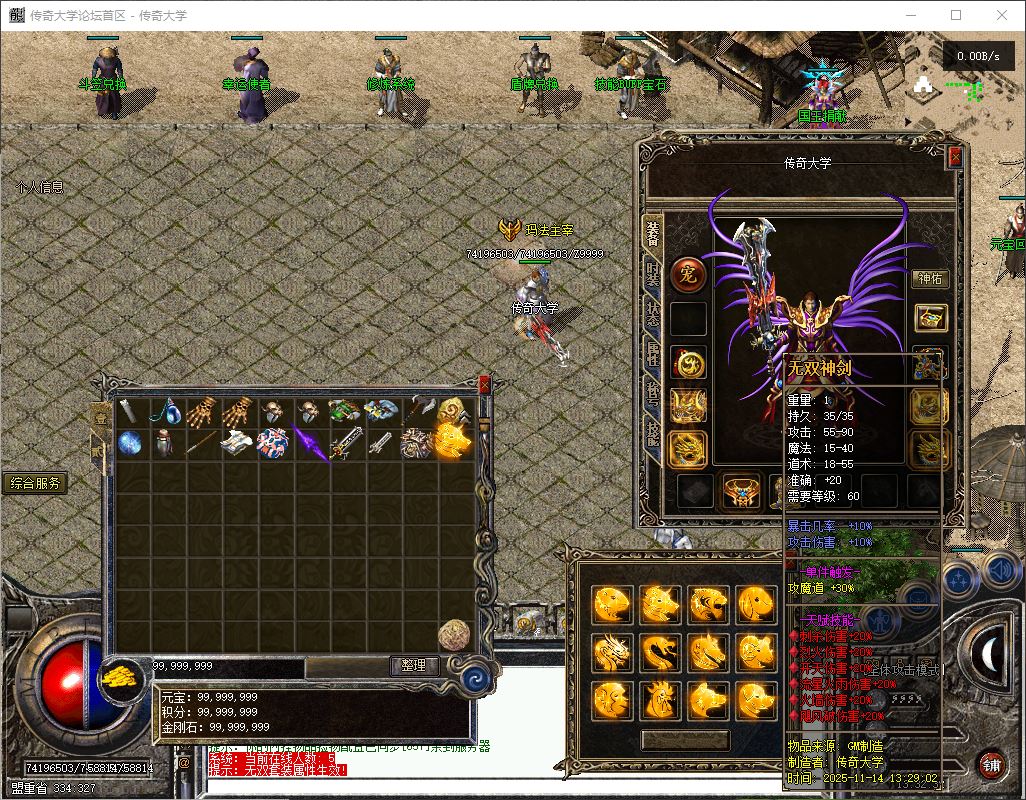
Task: Open the 神佑 blessing button
Action: click(x=930, y=279)
